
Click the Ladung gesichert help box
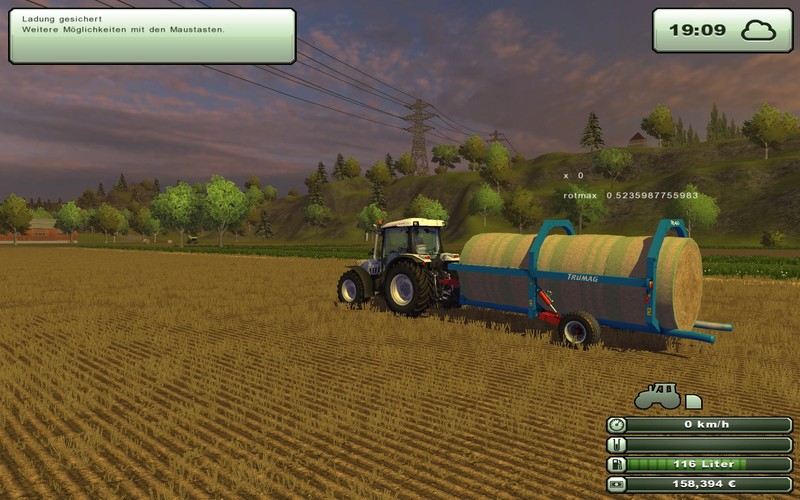click(152, 36)
